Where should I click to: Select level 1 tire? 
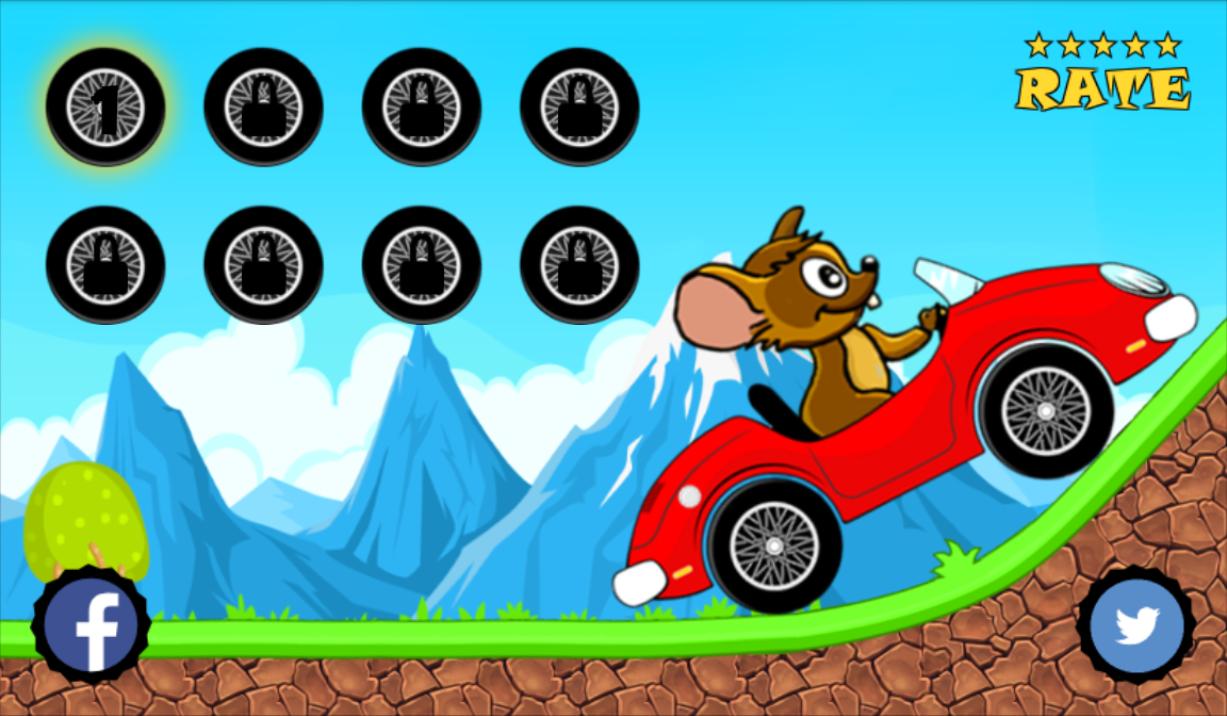(105, 106)
